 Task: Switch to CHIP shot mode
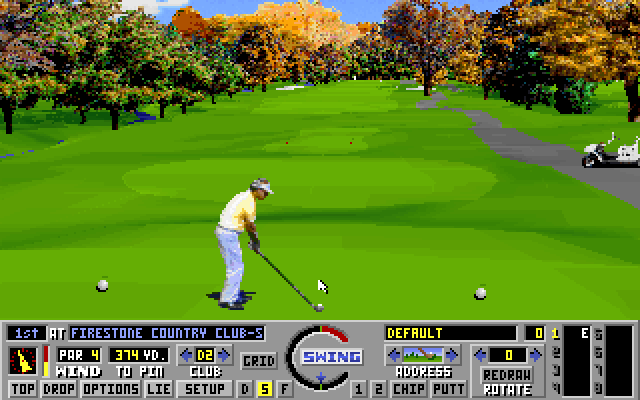(x=407, y=388)
